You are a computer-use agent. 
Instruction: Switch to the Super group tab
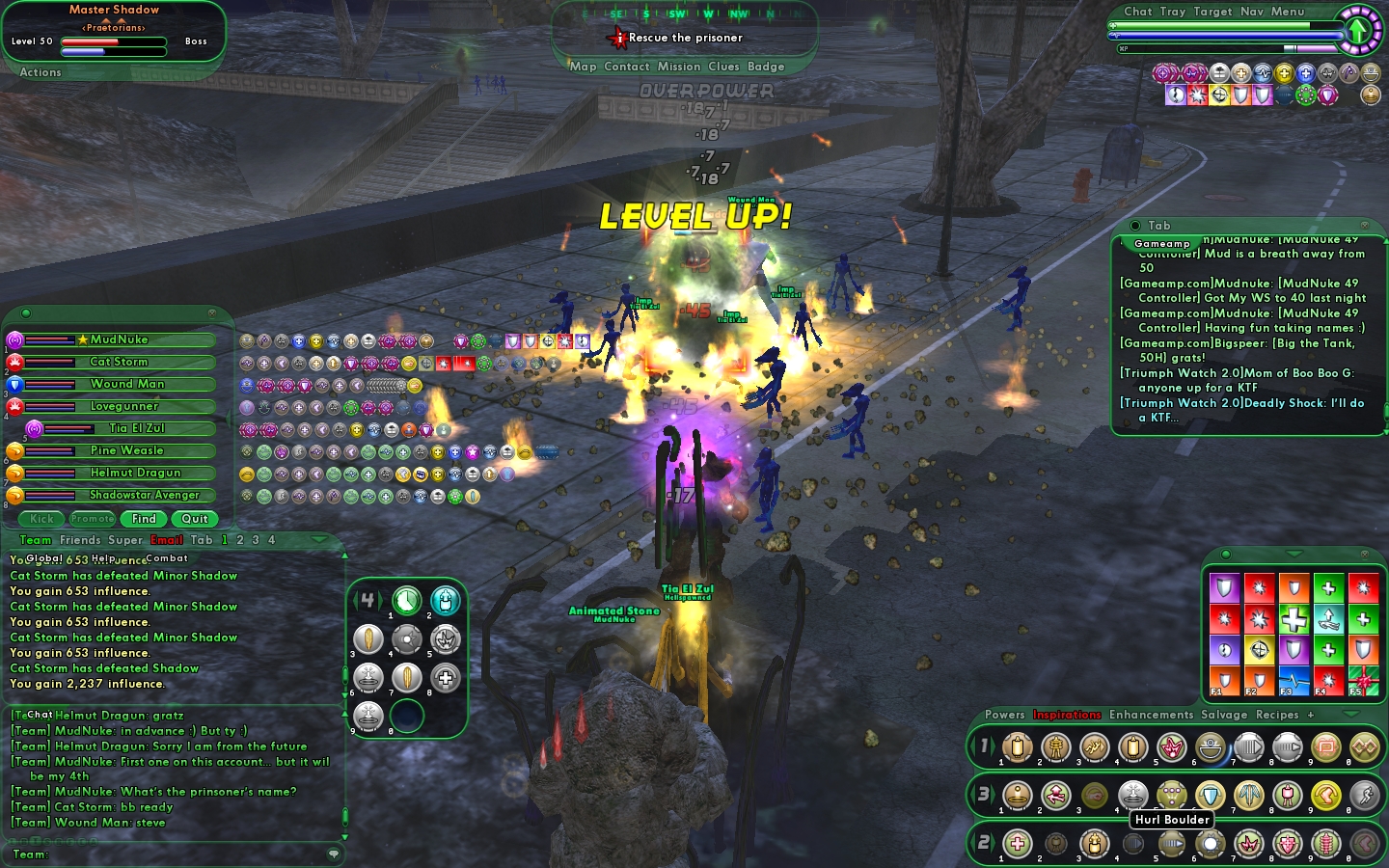pos(125,540)
